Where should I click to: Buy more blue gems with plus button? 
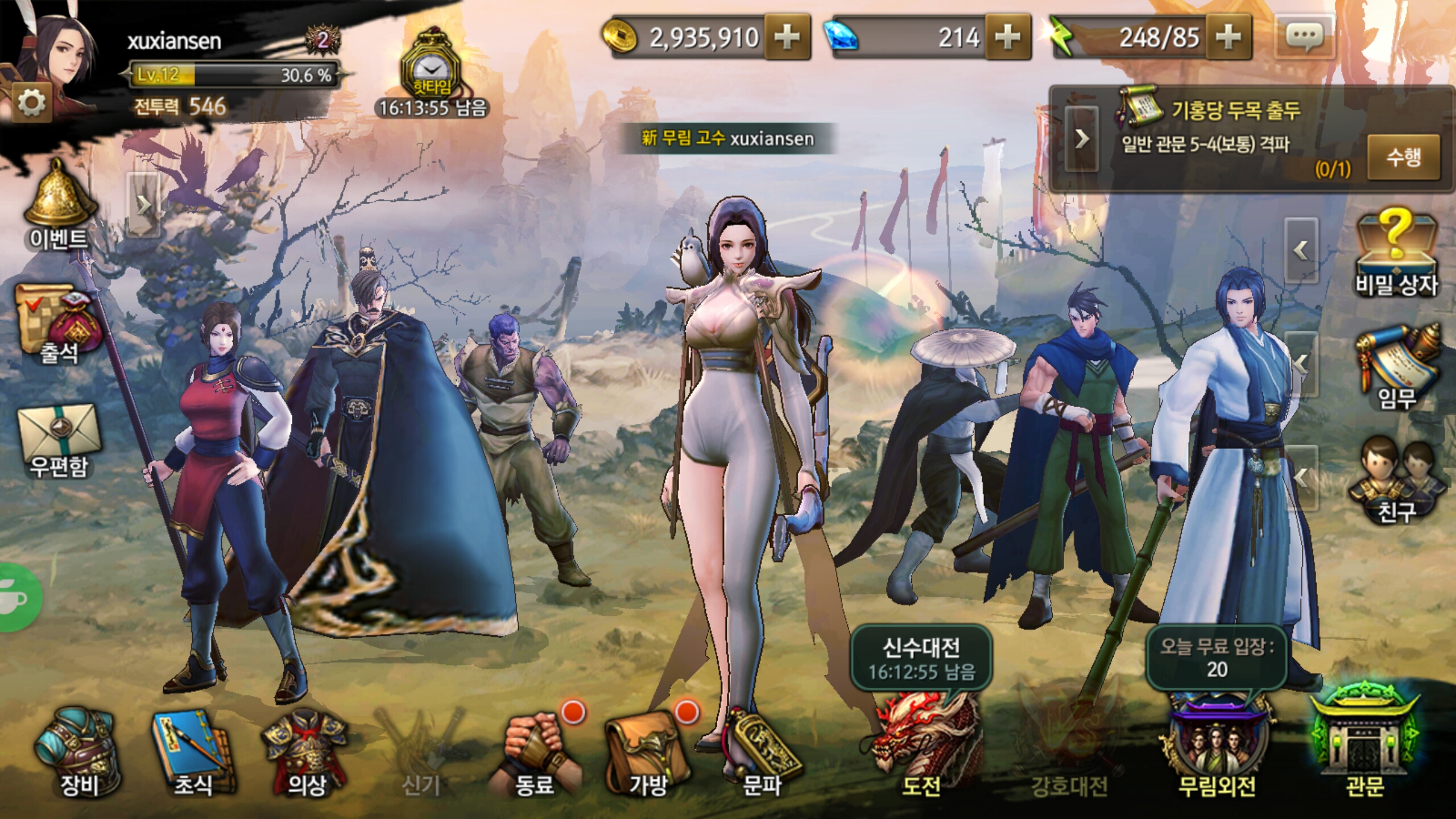point(1008,38)
